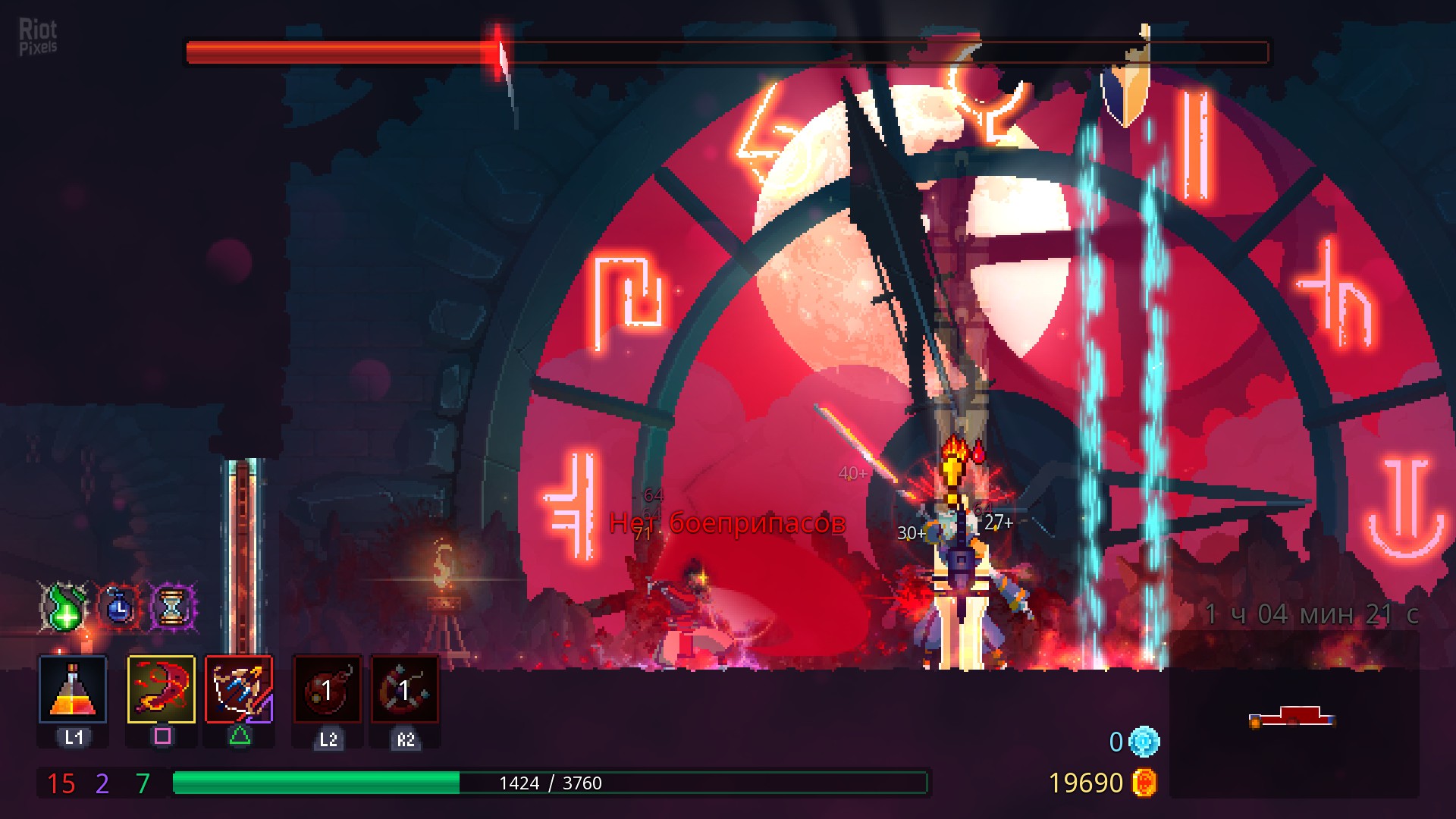Screen dimensions: 1456x819
Task: Activate the crossed-bolts trap skill slot
Action: 404,689
